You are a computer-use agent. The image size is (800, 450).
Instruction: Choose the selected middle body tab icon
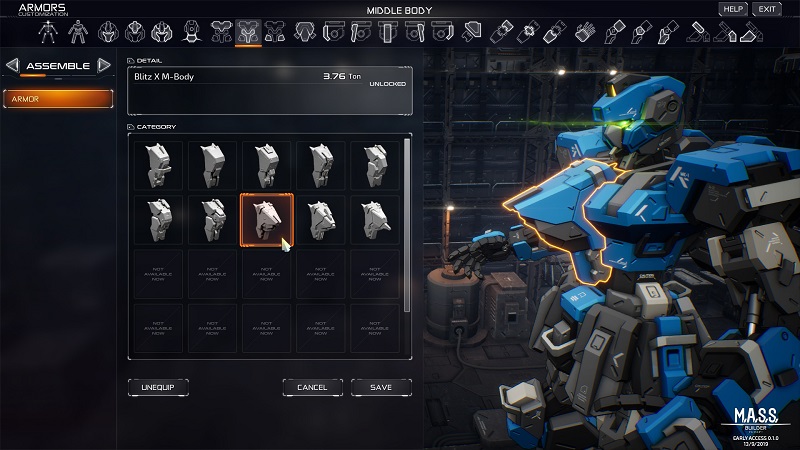(247, 32)
